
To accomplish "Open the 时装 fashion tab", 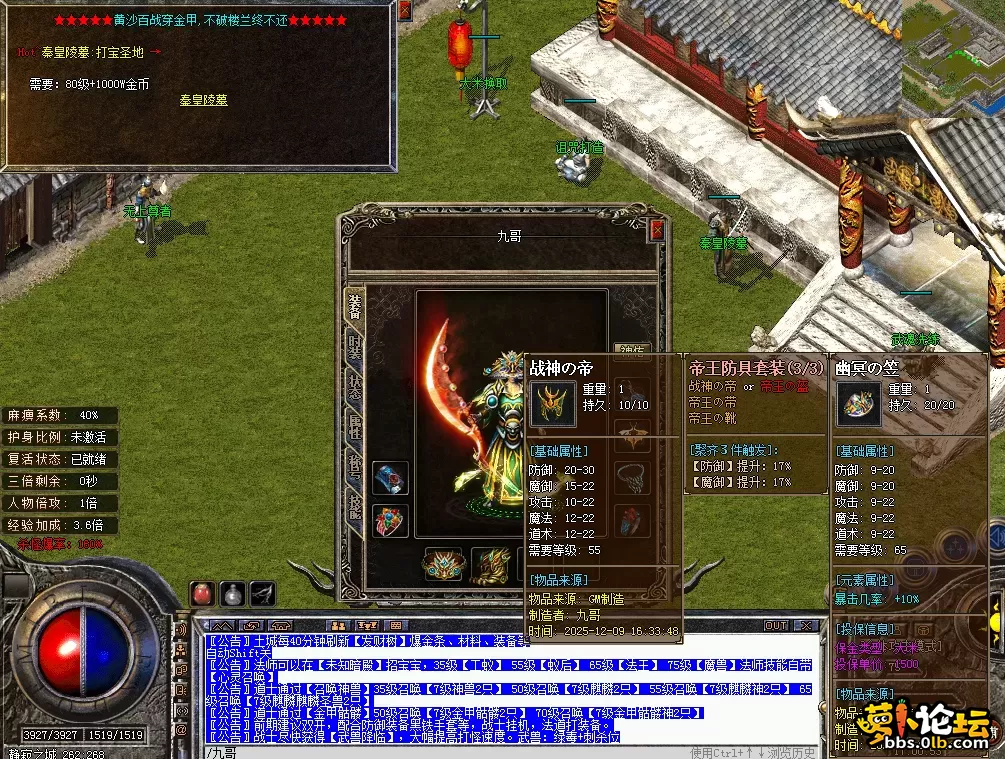I will click(x=355, y=348).
